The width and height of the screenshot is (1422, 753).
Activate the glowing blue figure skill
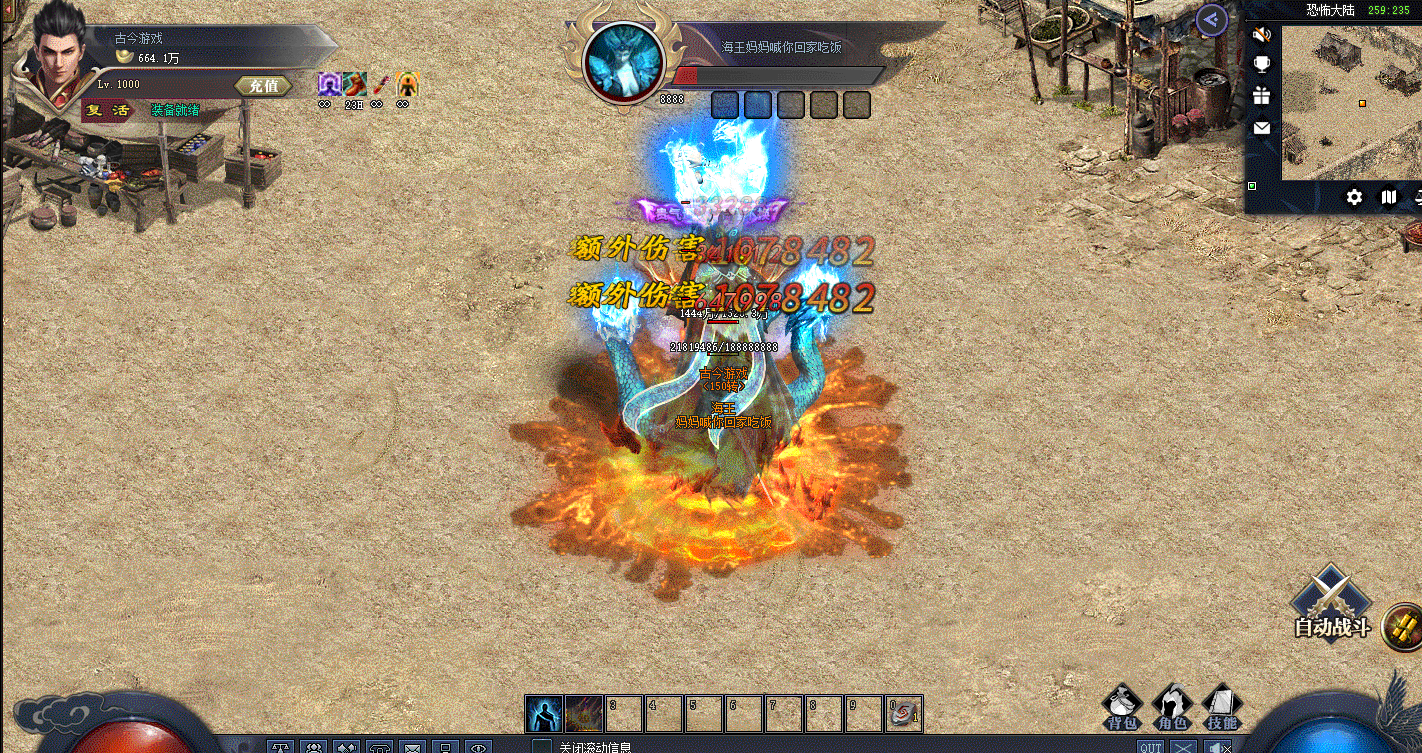click(x=543, y=714)
